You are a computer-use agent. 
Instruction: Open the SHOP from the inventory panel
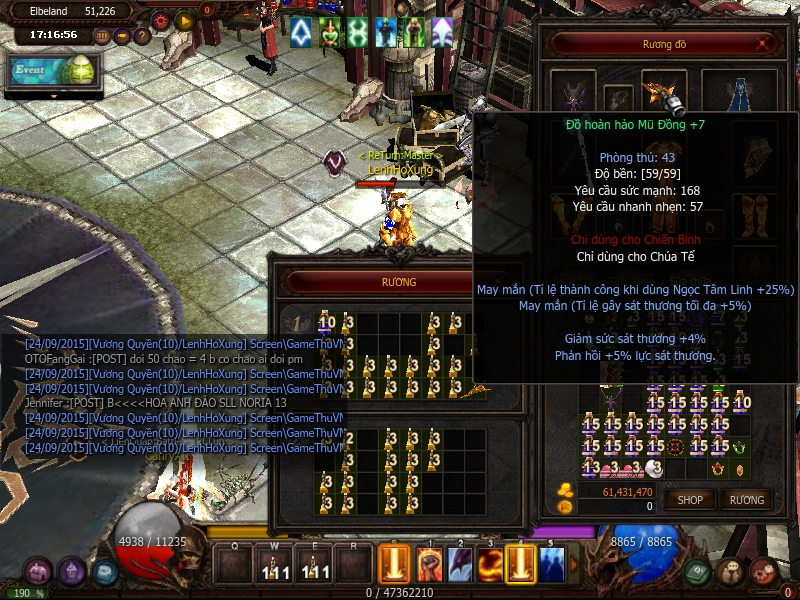[x=690, y=499]
